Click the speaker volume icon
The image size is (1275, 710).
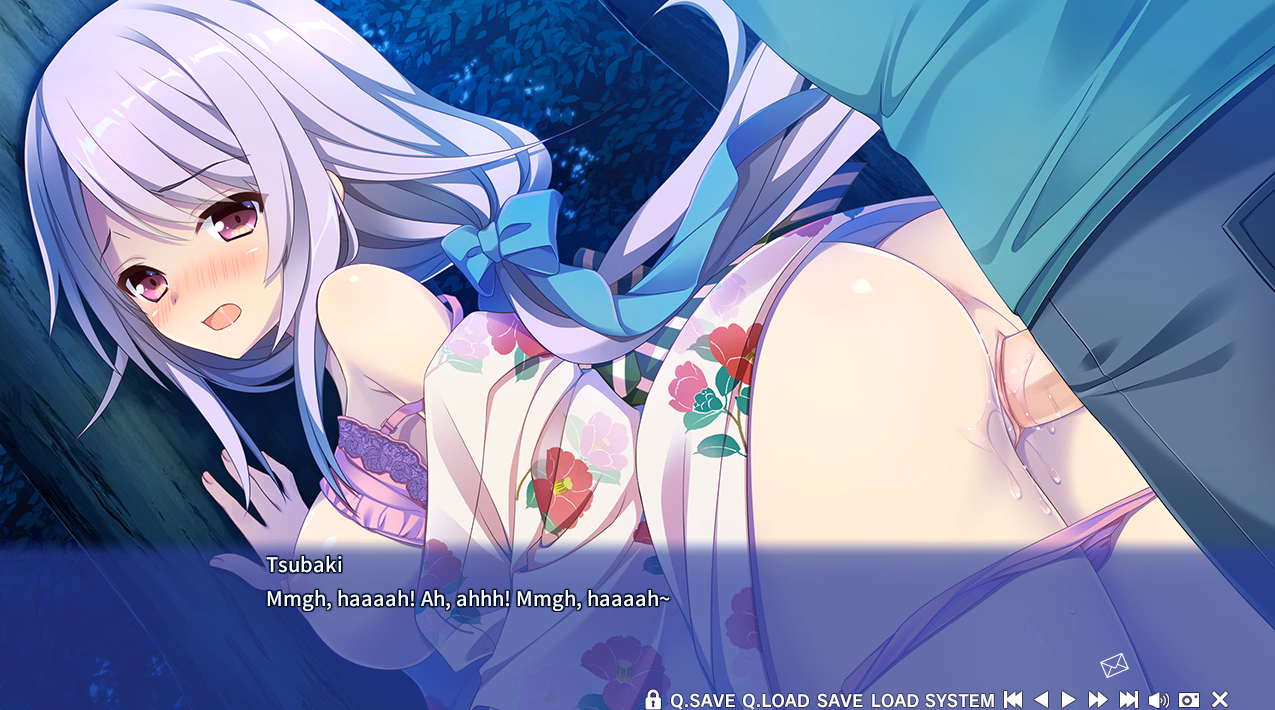[1158, 700]
